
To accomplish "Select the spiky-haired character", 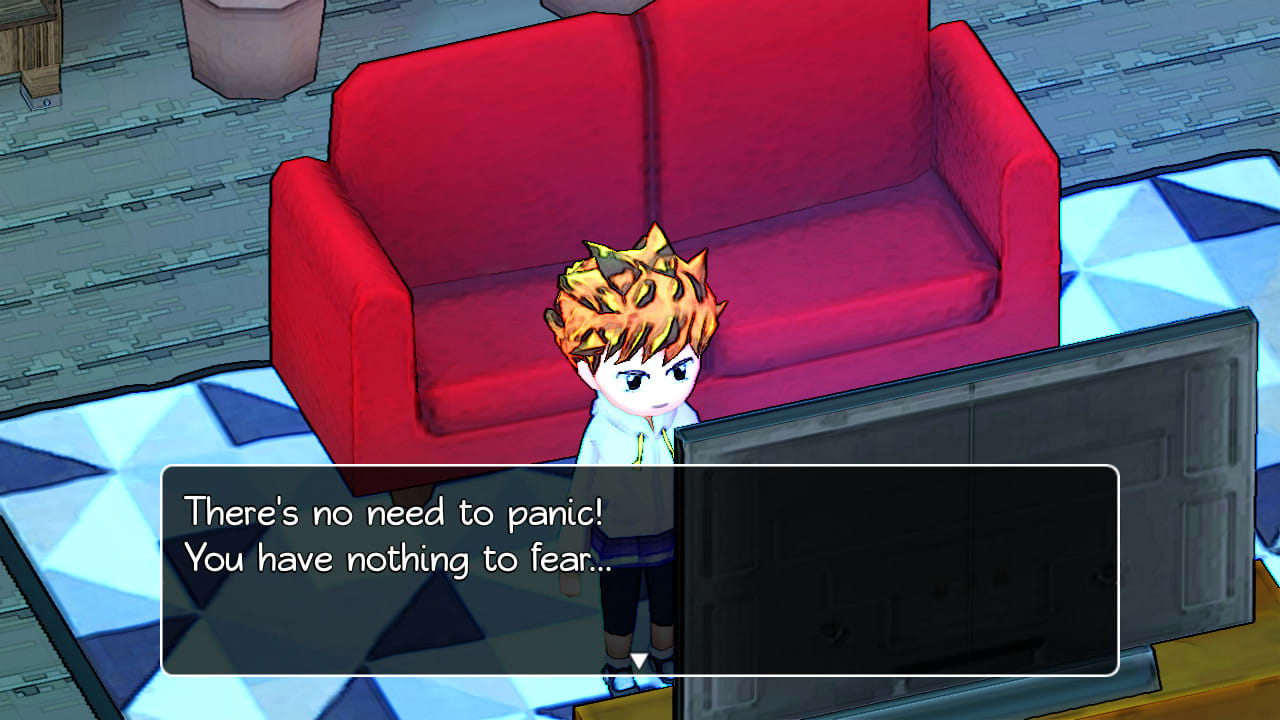I will coord(640,400).
